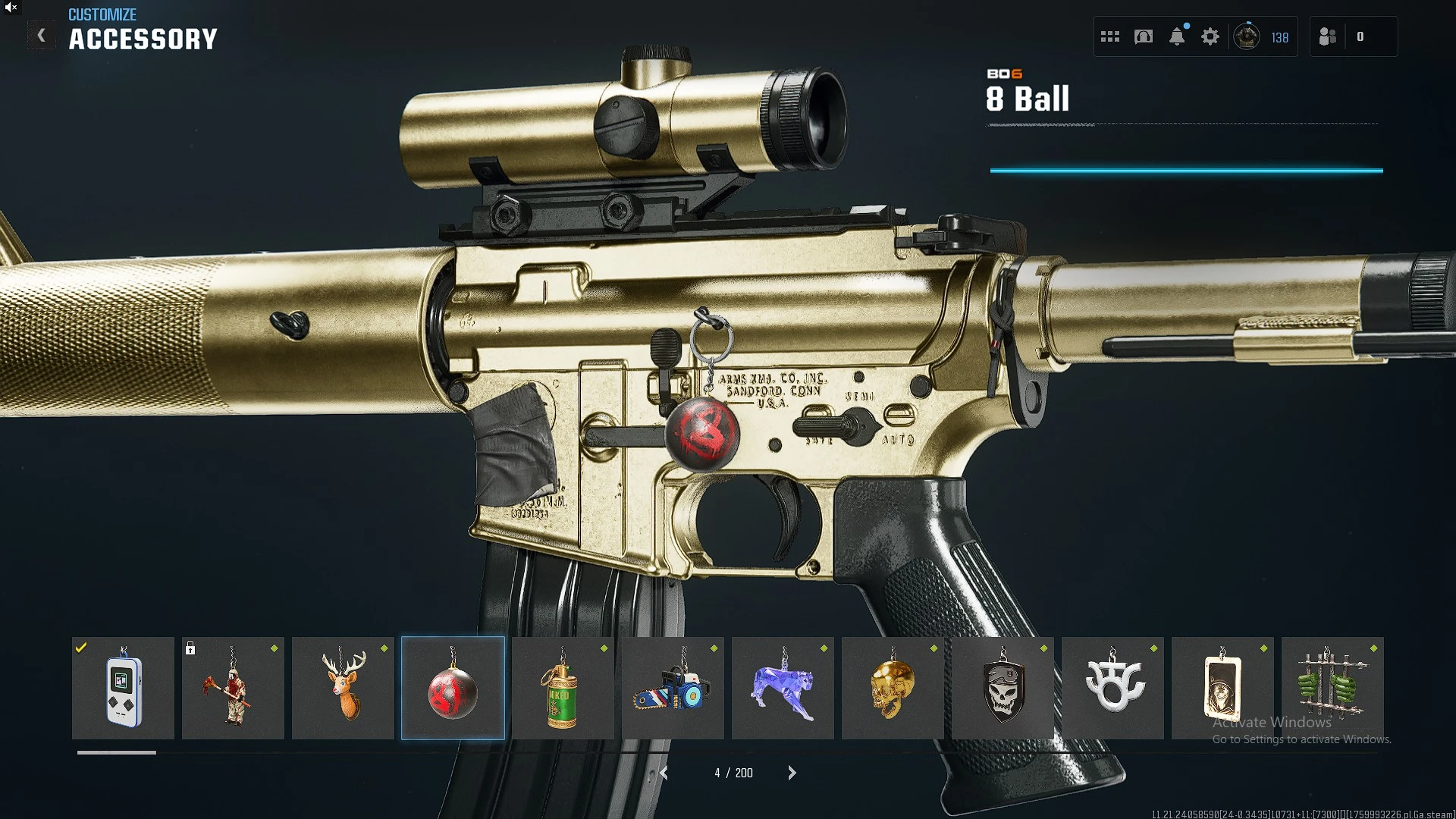
Task: Select the green canister charm
Action: 563,688
